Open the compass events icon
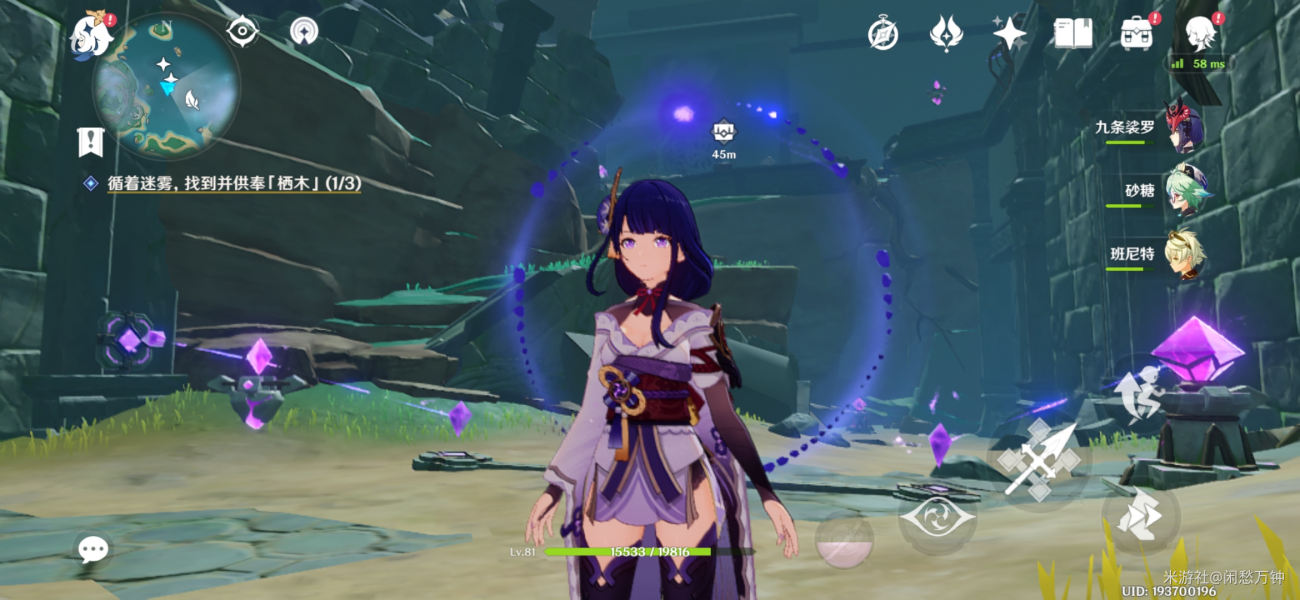This screenshot has height=600, width=1300. (x=882, y=34)
